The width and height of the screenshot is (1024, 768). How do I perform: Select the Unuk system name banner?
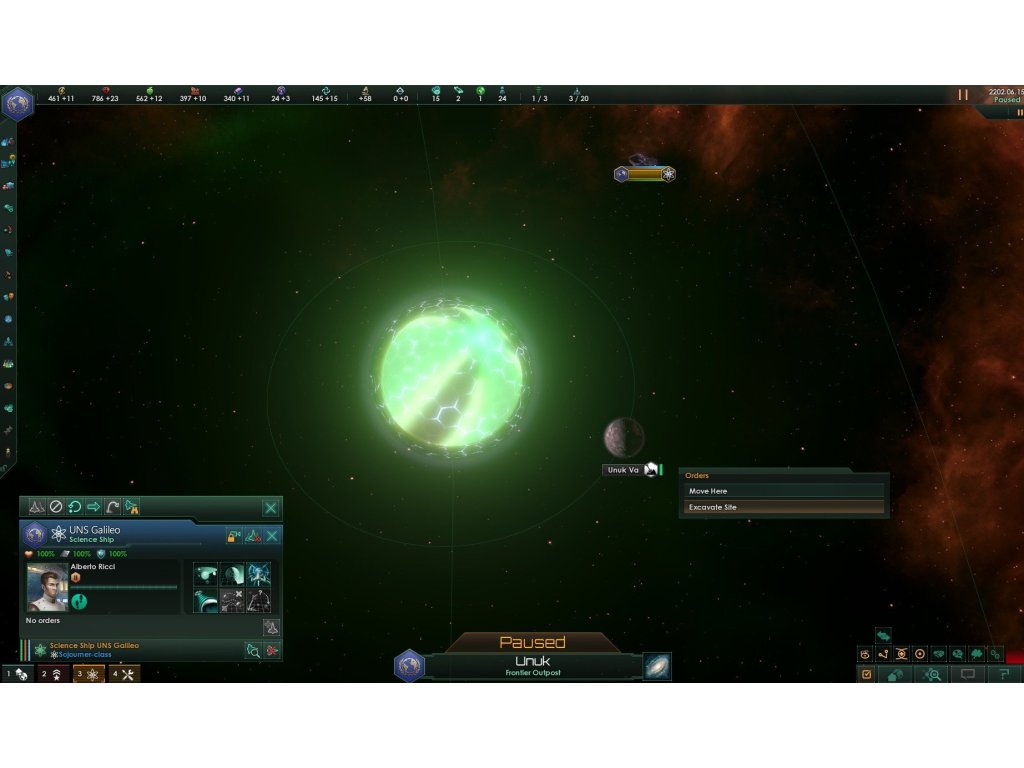[x=532, y=665]
